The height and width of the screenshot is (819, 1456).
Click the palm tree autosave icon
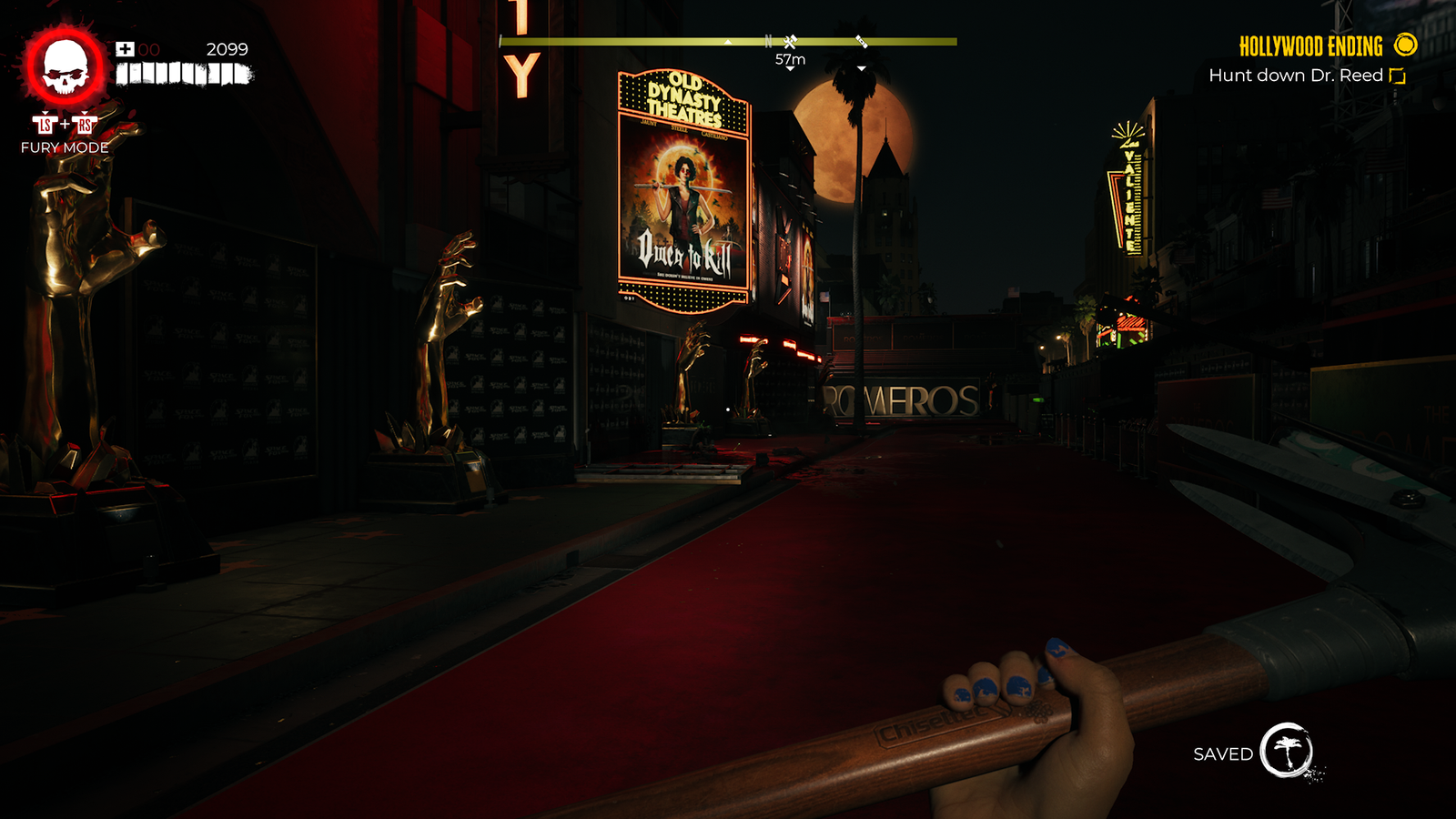(1287, 751)
